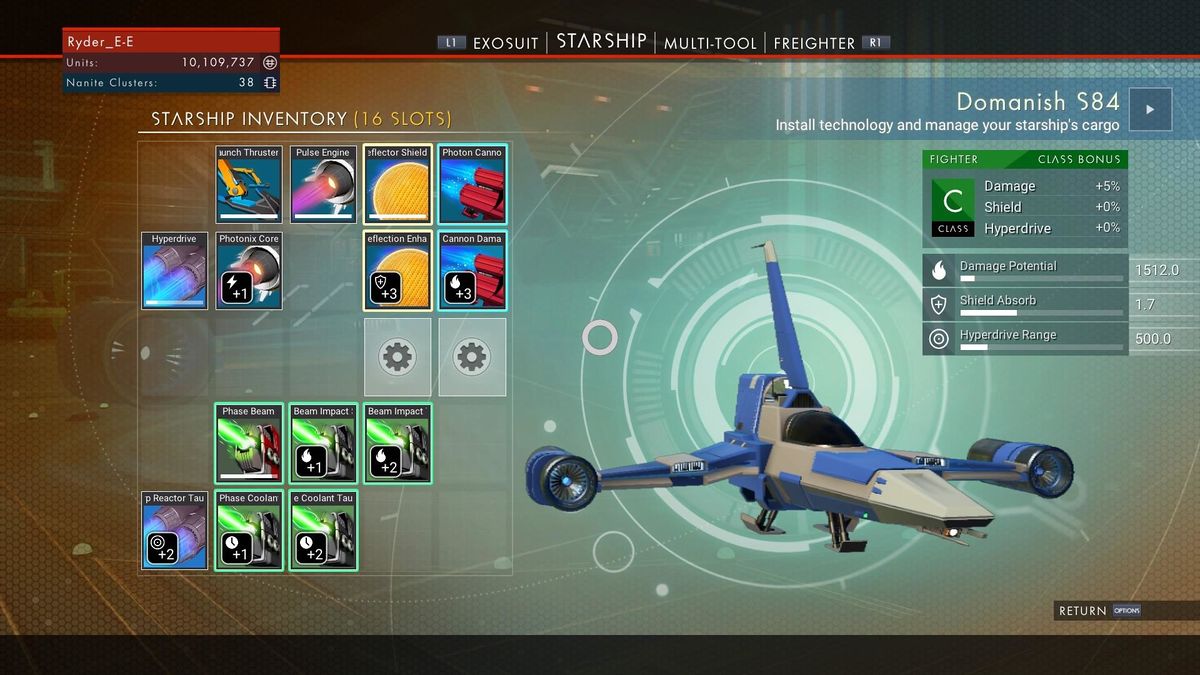This screenshot has width=1200, height=675.
Task: Open the Multi-Tool tab
Action: (x=709, y=43)
